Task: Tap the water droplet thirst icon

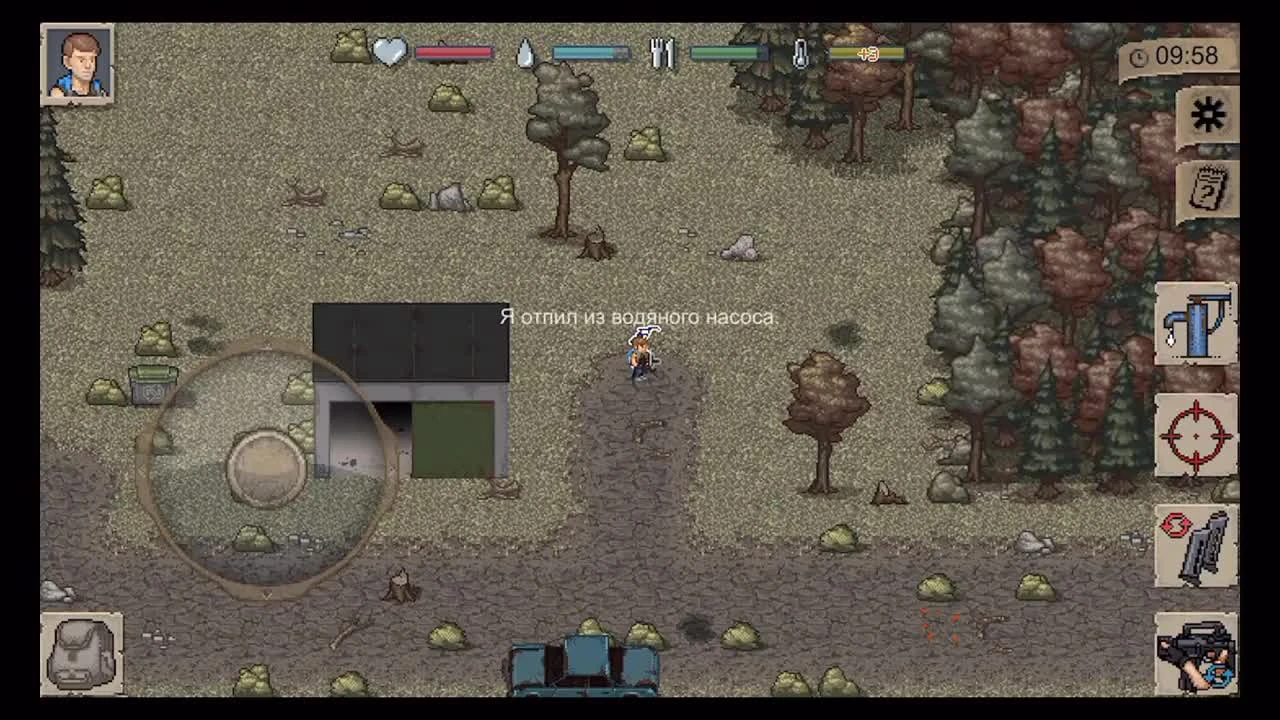Action: pyautogui.click(x=524, y=50)
